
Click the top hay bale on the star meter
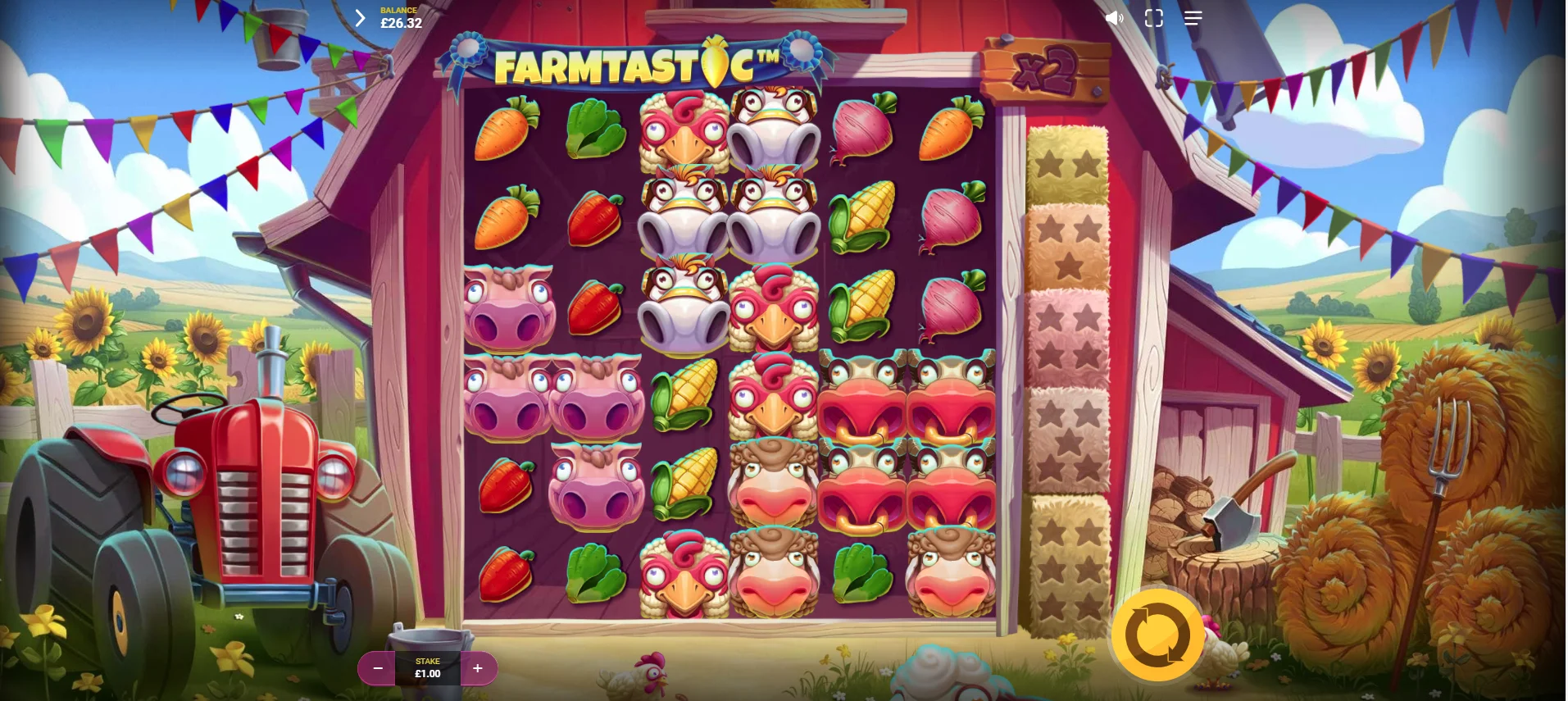click(x=1068, y=164)
